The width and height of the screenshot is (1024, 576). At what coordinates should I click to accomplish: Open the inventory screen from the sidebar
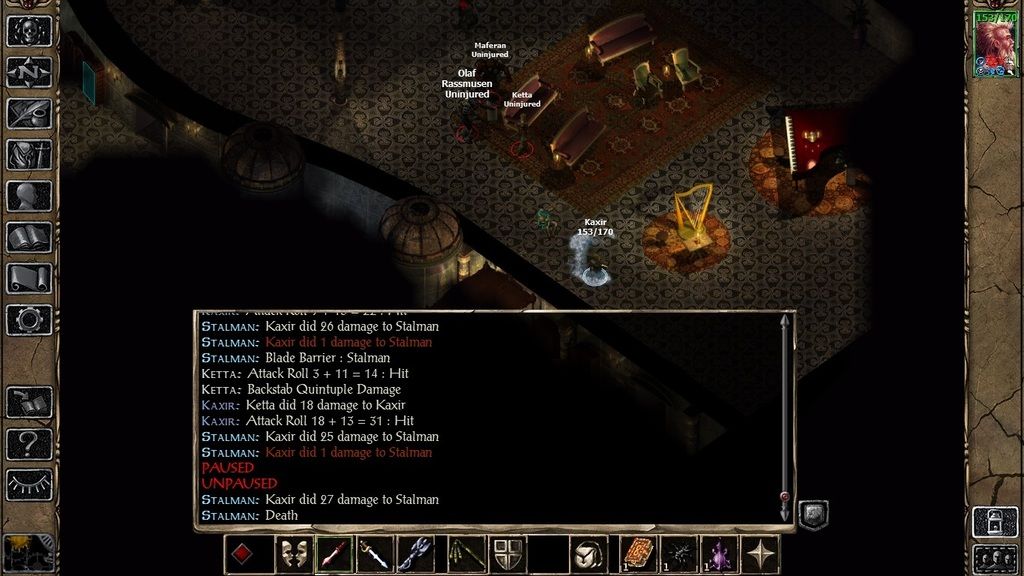click(x=29, y=155)
